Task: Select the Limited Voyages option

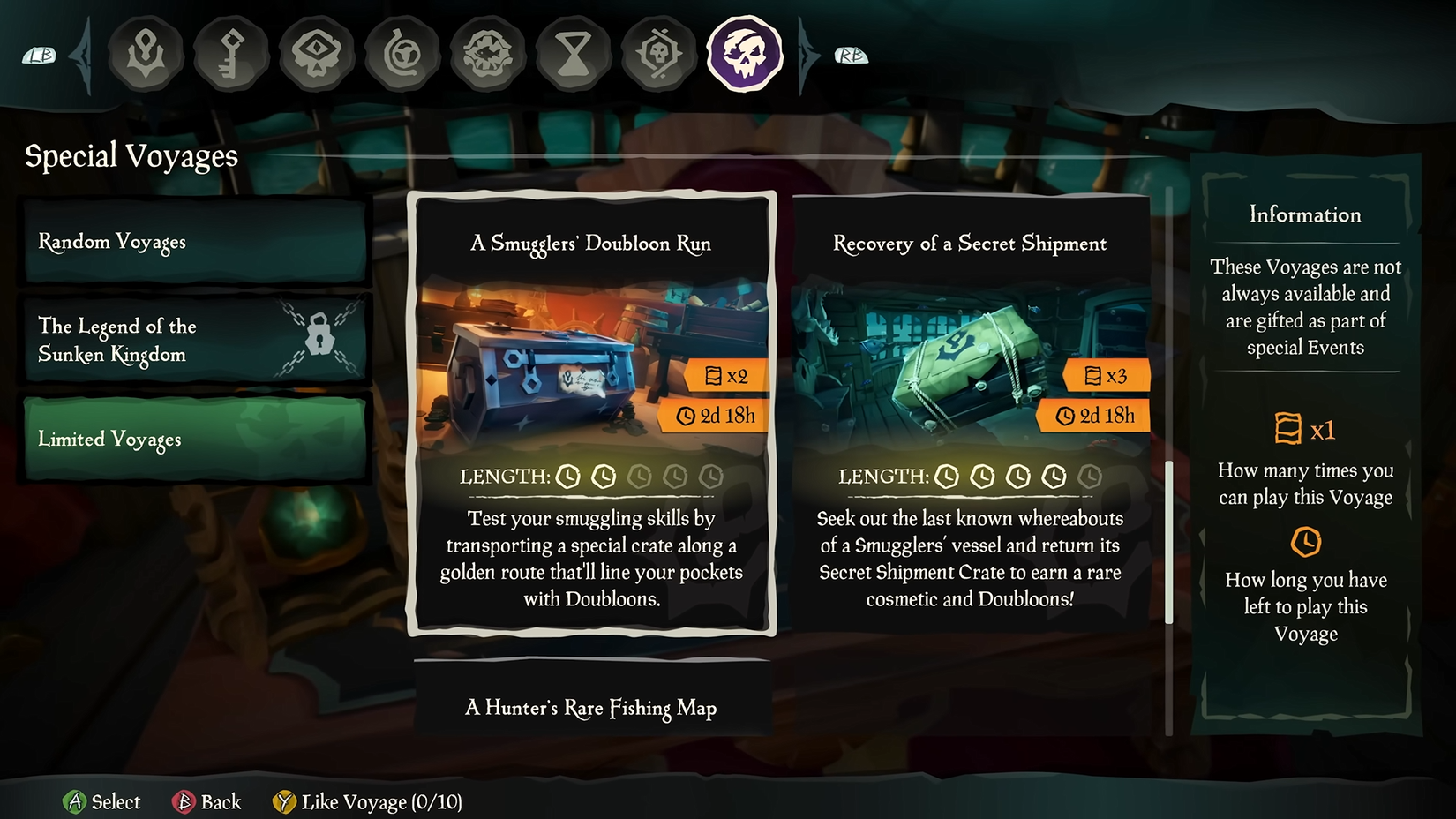Action: tap(194, 439)
